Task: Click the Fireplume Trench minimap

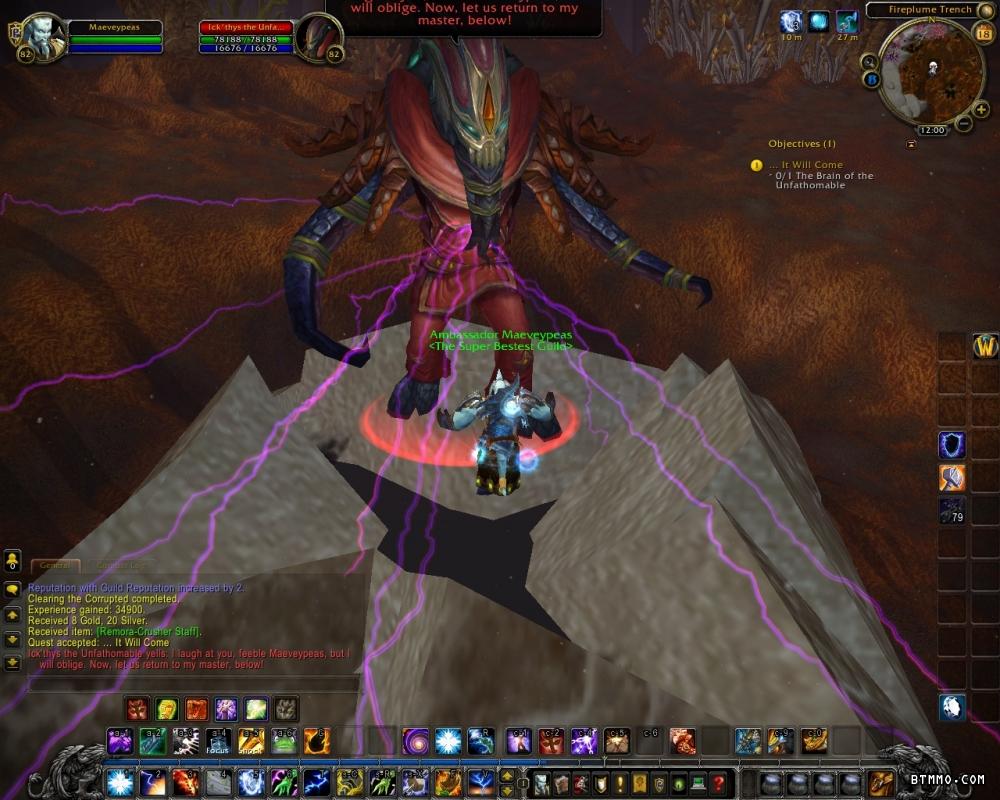Action: (930, 72)
